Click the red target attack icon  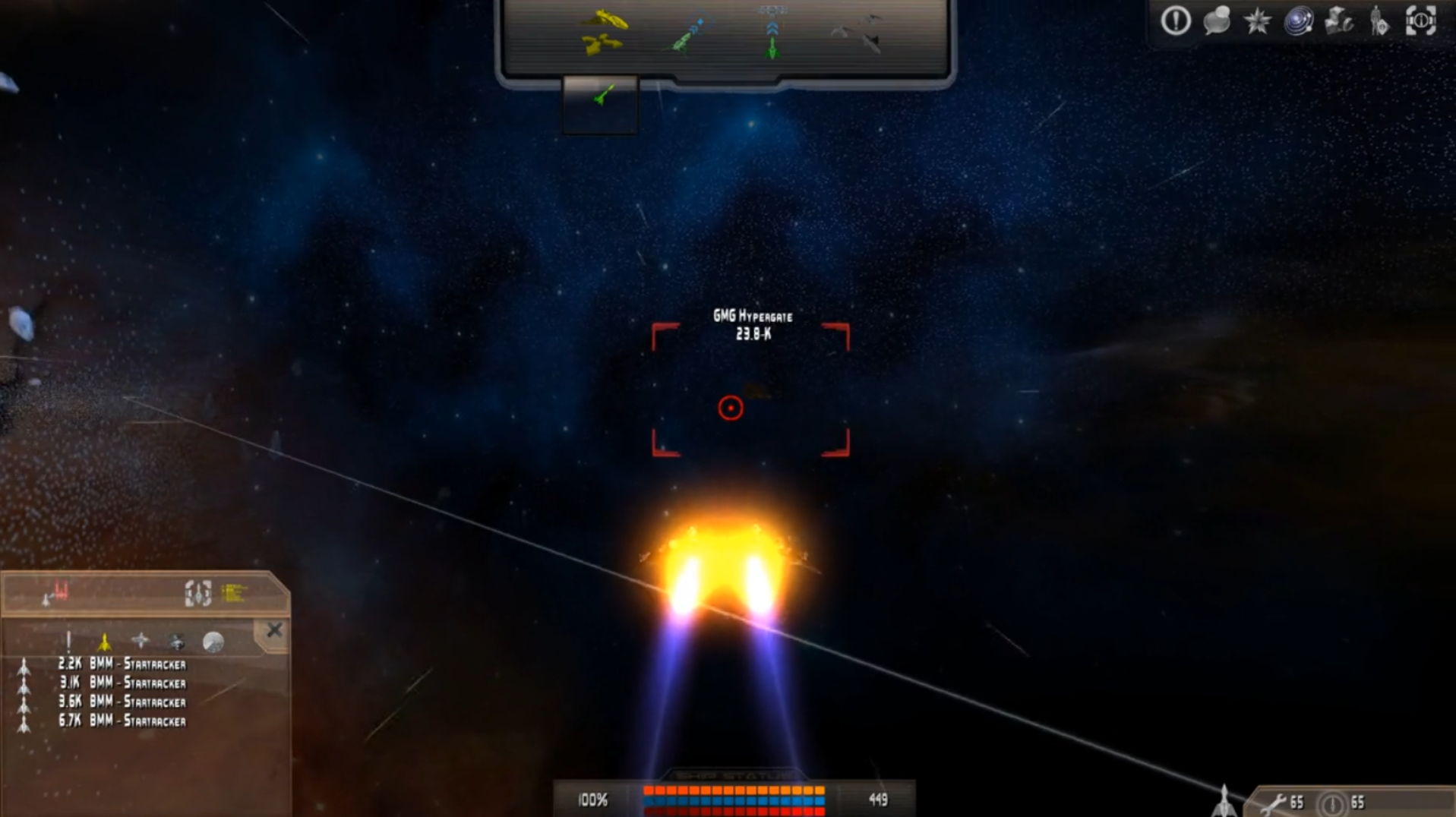pyautogui.click(x=55, y=592)
